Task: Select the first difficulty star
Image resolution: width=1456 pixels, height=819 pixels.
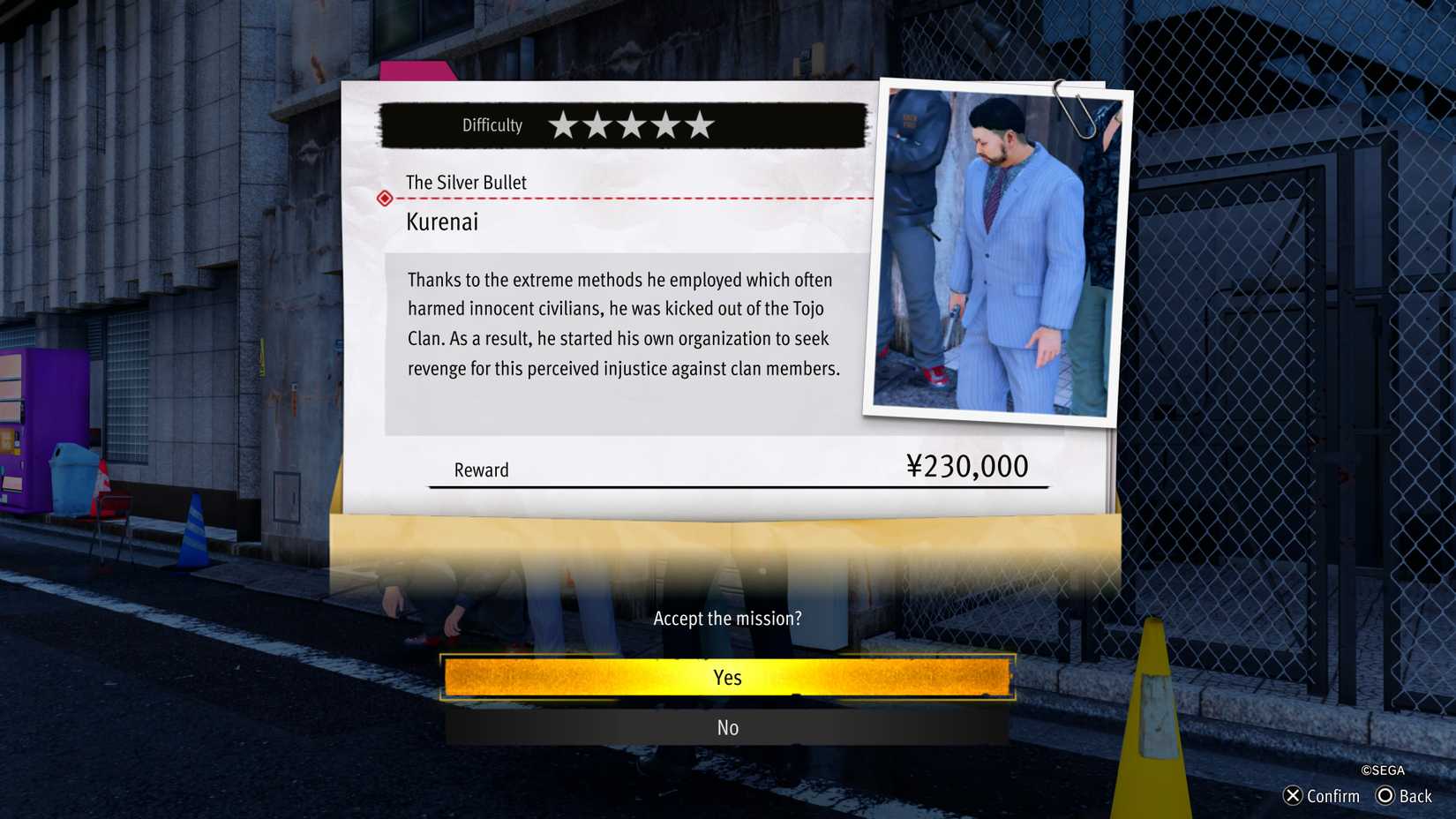Action: (565, 124)
